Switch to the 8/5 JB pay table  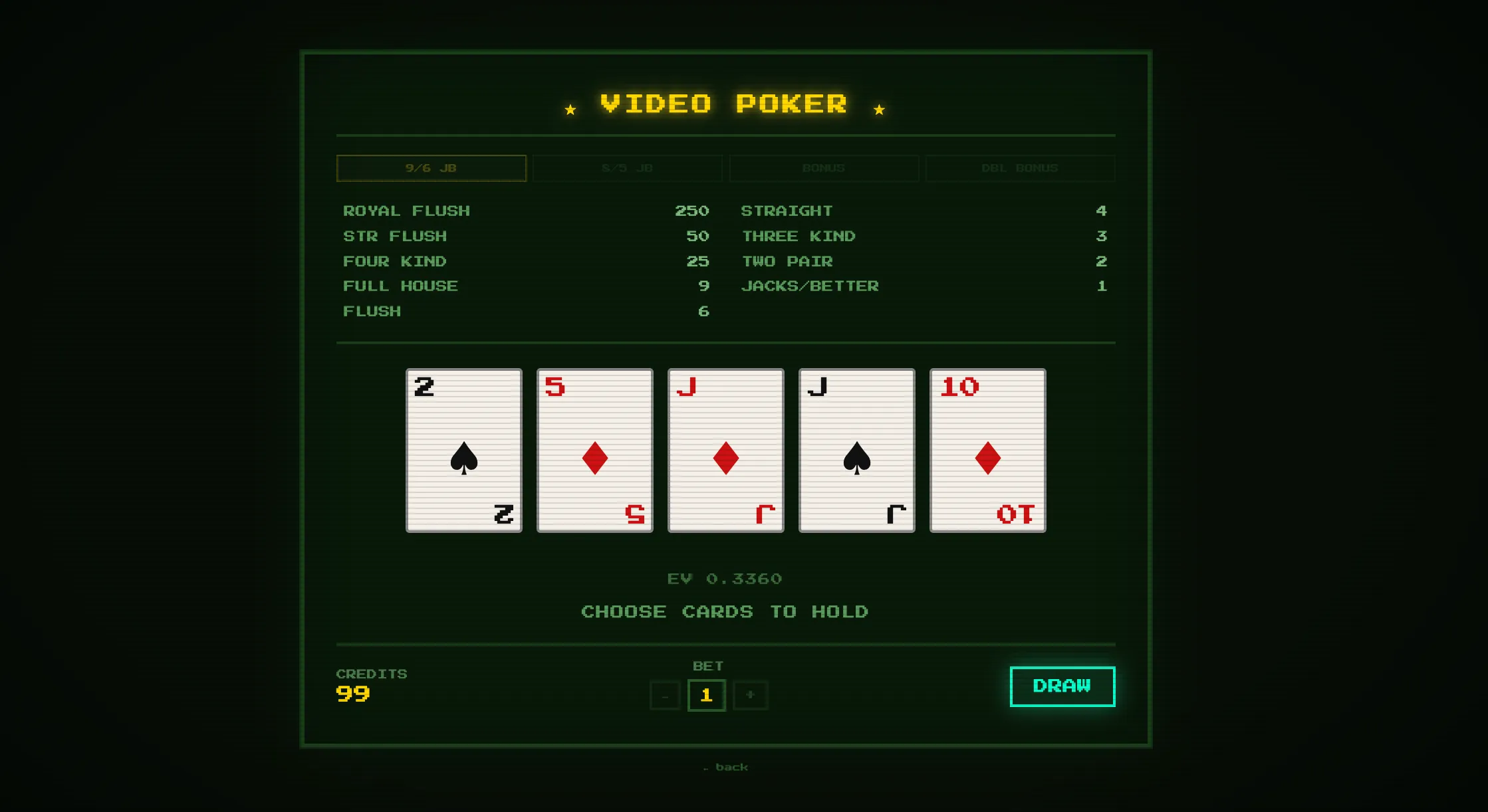pyautogui.click(x=627, y=168)
